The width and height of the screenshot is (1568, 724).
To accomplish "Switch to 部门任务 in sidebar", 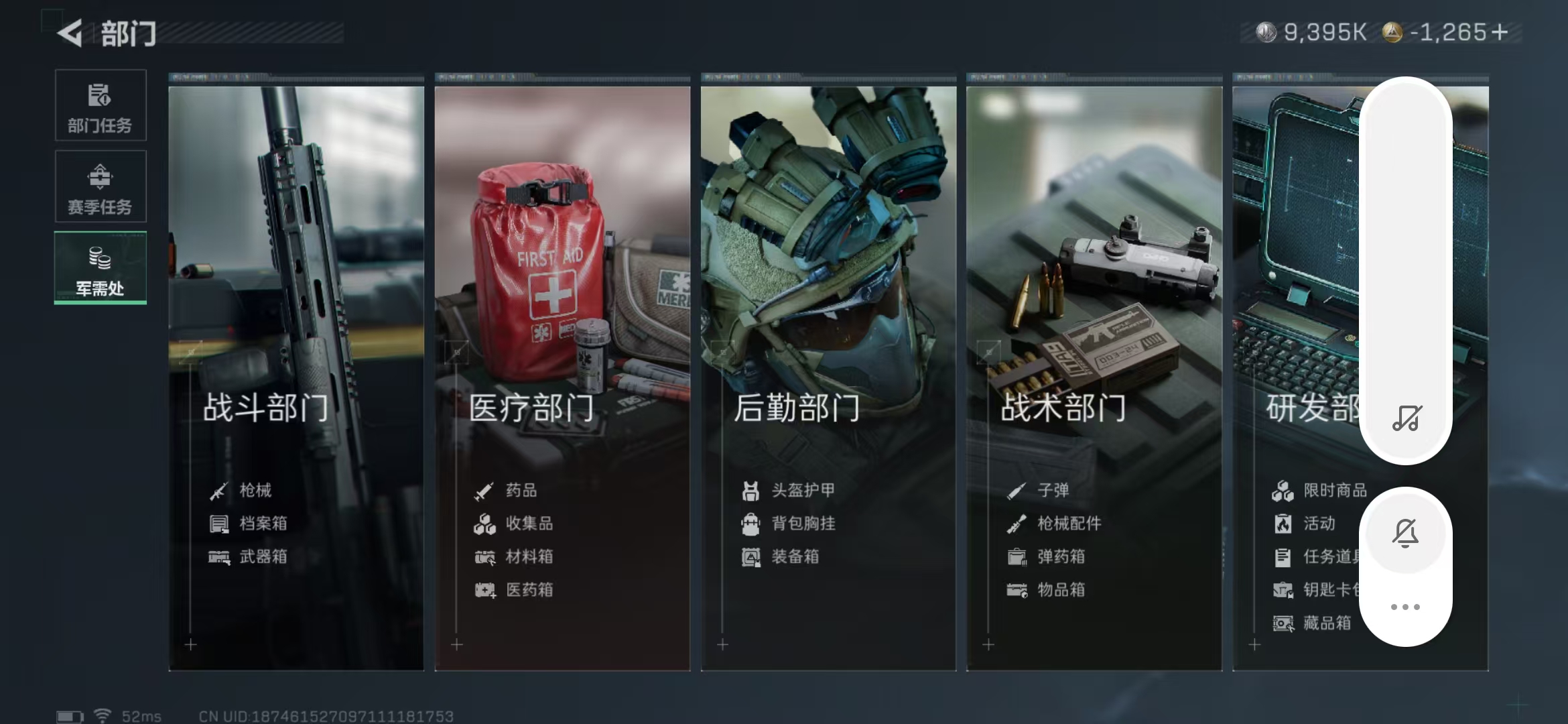I will 100,106.
